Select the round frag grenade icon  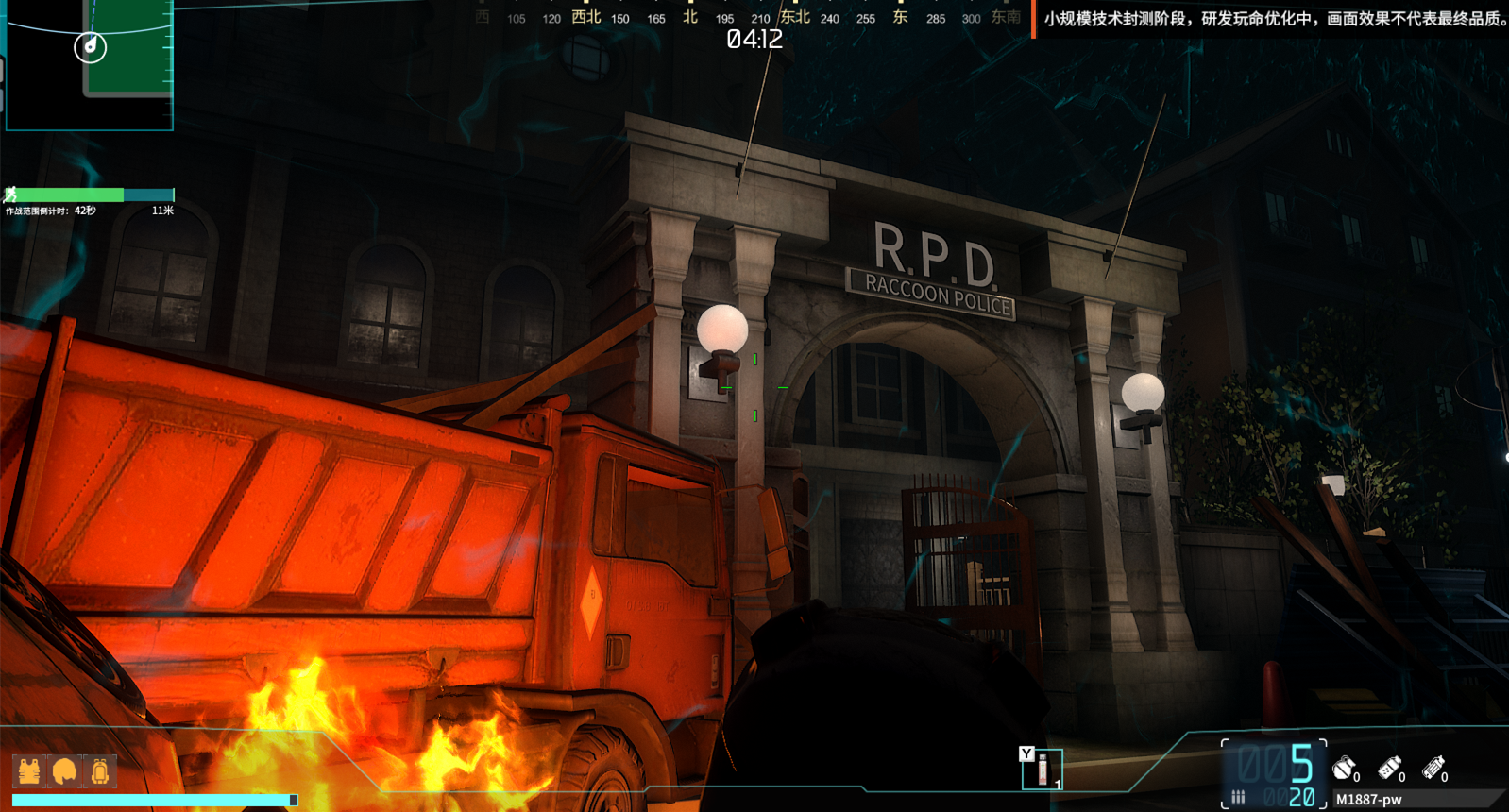pos(1344,769)
